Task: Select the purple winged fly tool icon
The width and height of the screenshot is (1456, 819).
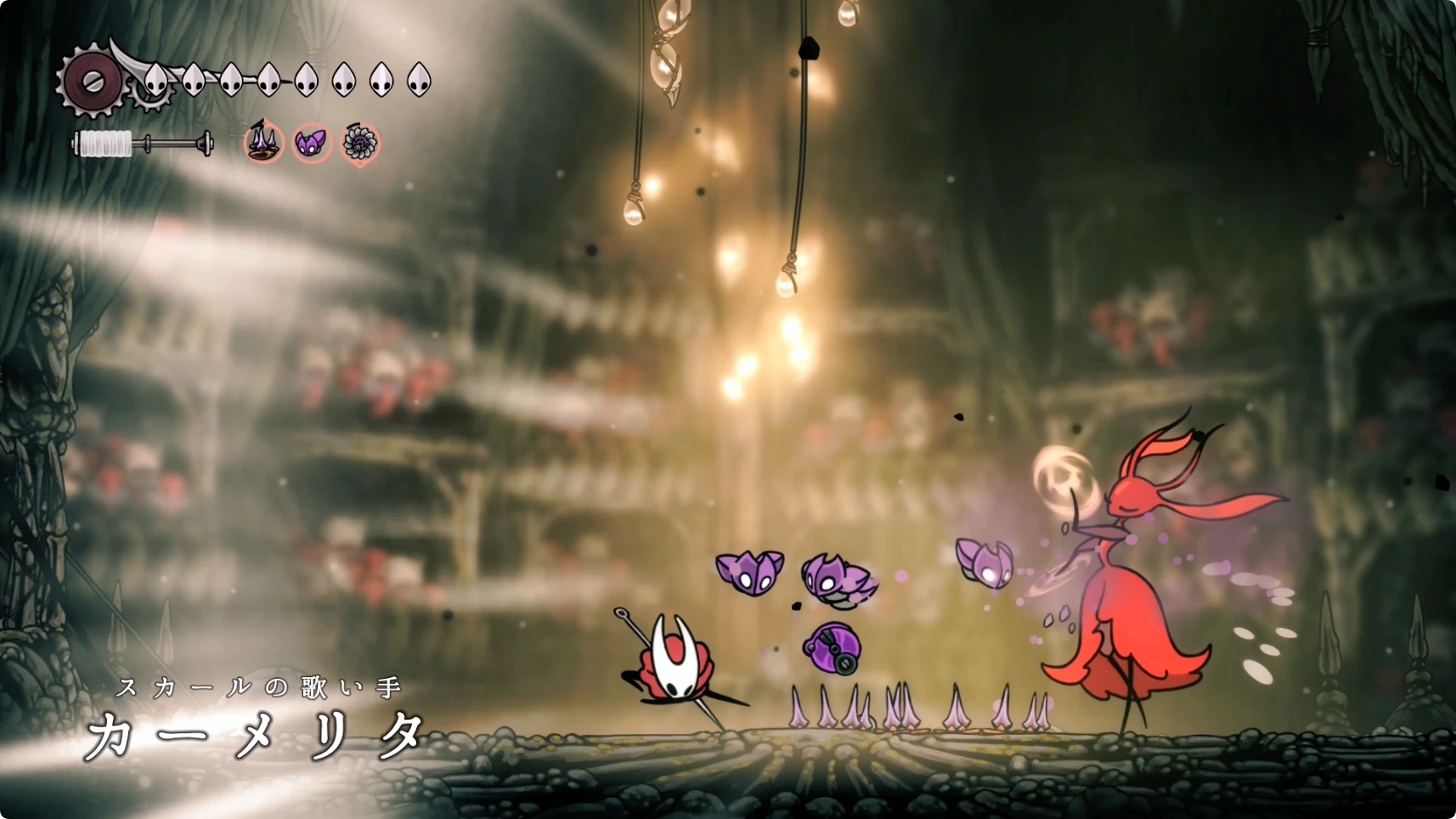Action: click(312, 143)
